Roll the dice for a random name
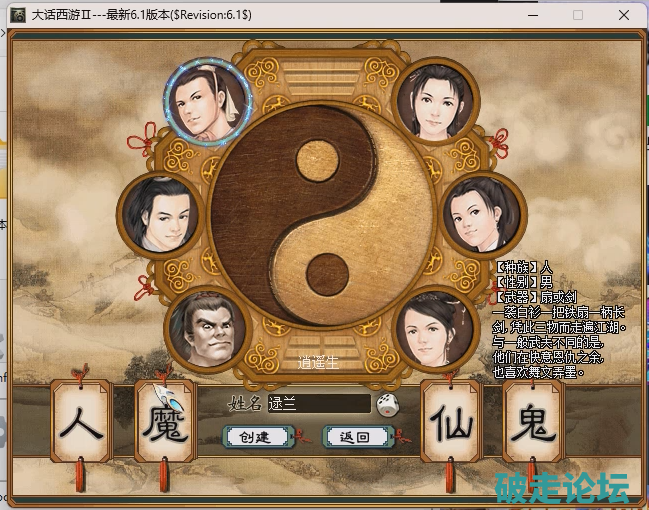This screenshot has height=510, width=649. pos(388,405)
